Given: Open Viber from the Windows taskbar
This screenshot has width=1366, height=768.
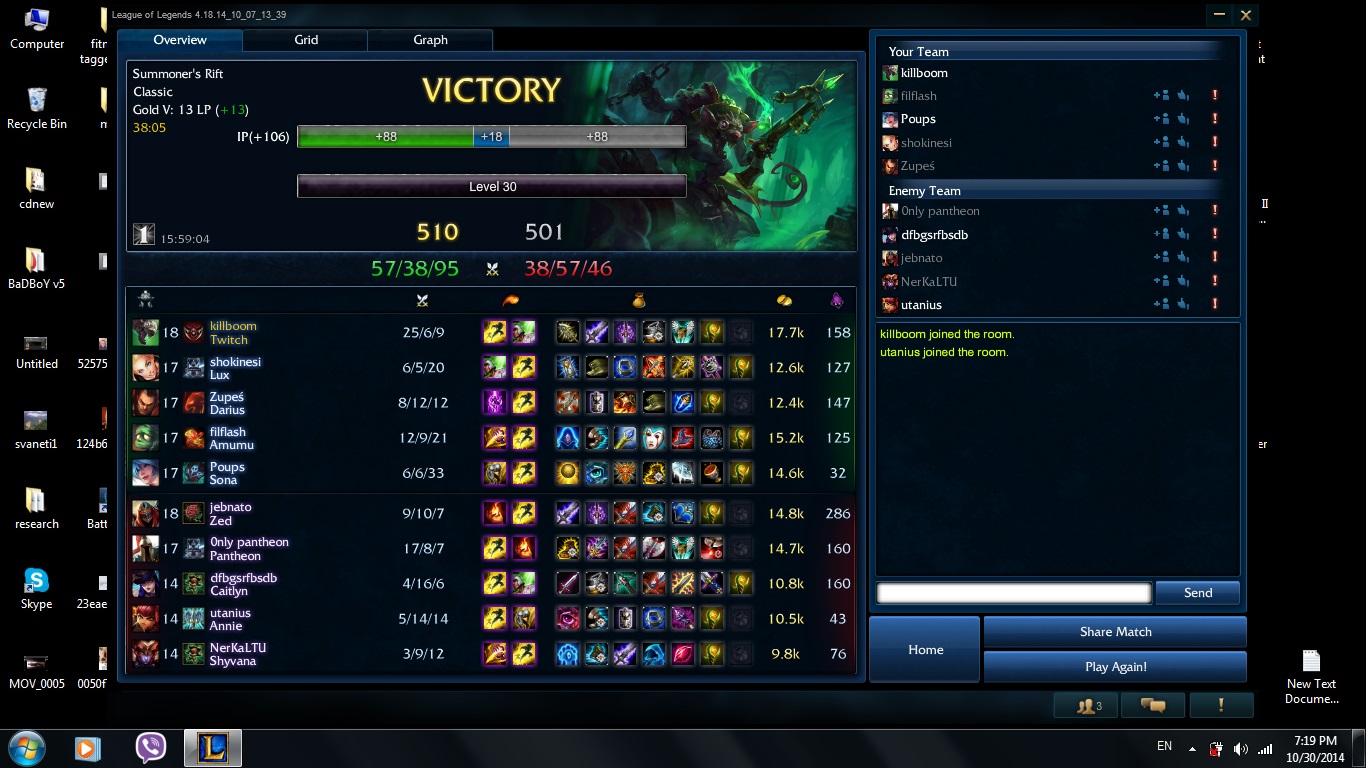Looking at the screenshot, I should click(151, 748).
